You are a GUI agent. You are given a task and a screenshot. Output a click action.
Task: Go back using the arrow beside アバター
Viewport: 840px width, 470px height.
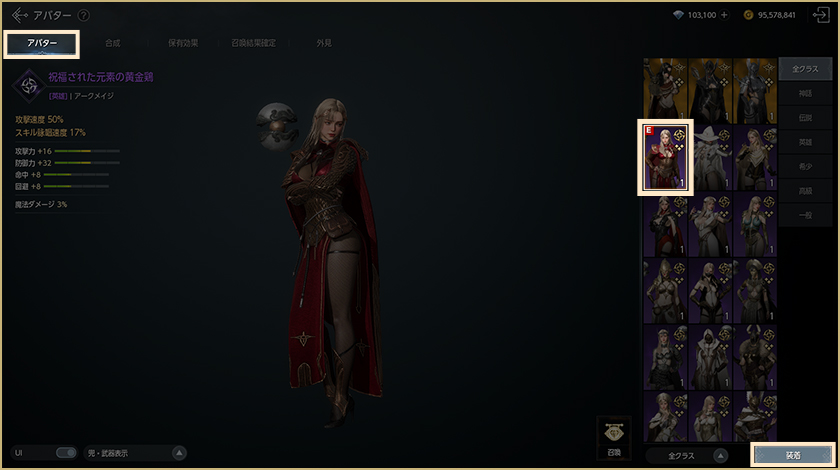(20, 15)
